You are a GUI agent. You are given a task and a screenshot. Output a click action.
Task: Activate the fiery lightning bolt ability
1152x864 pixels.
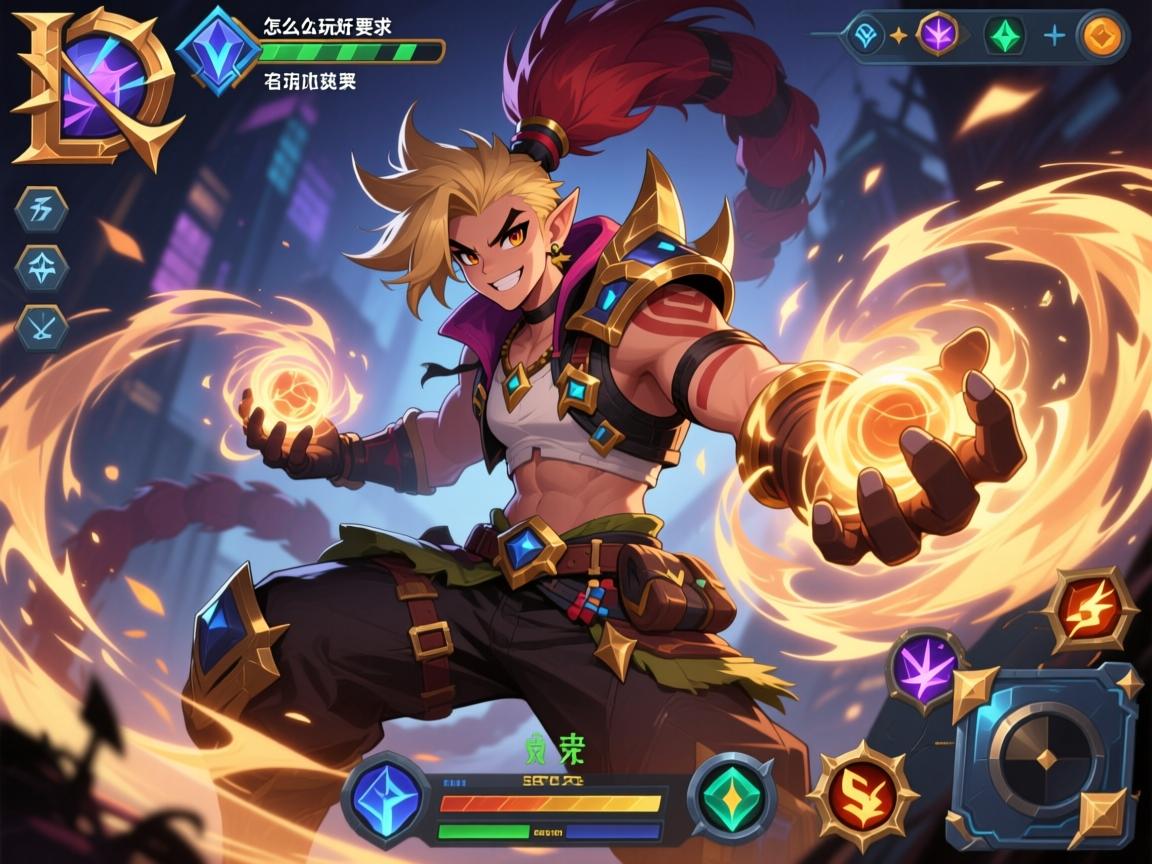(x=1091, y=610)
